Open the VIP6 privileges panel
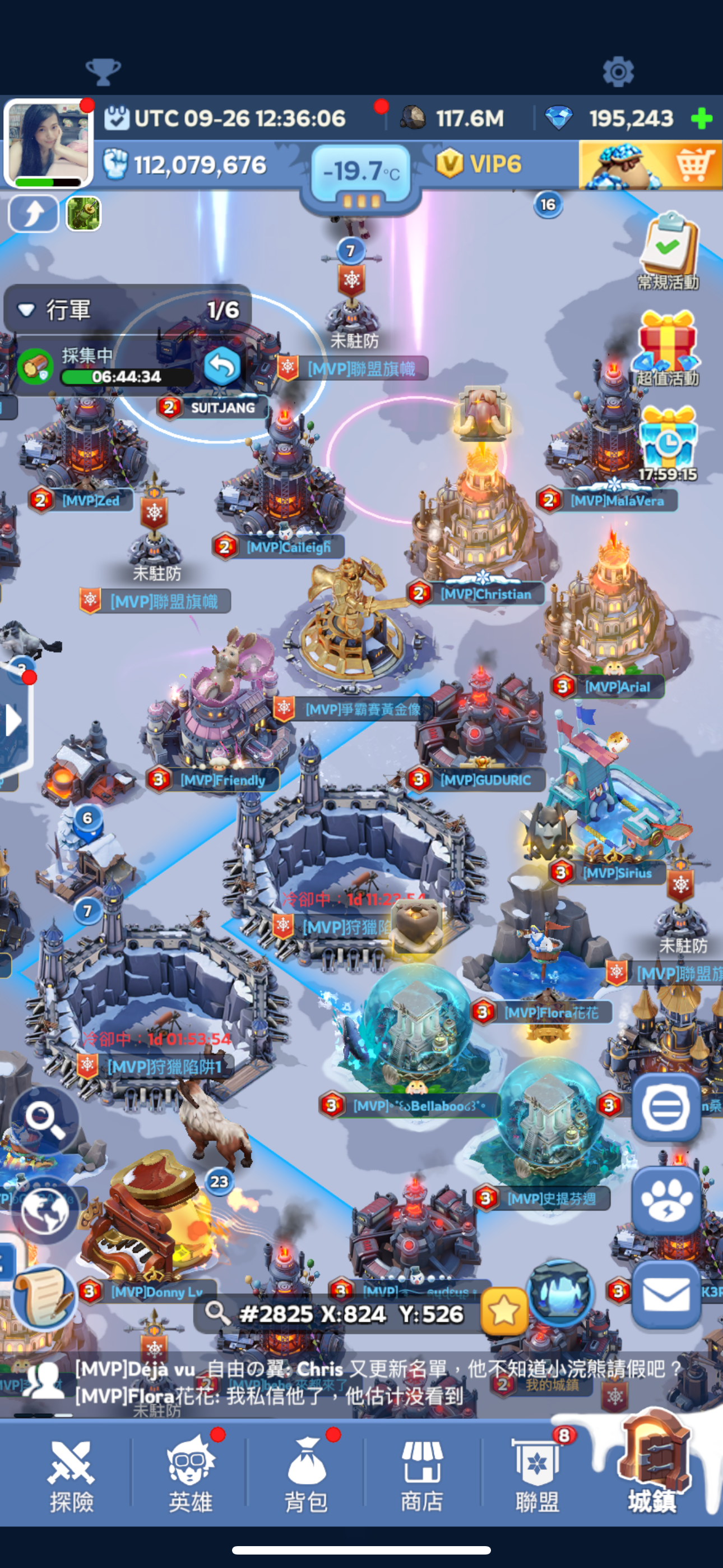 coord(480,164)
